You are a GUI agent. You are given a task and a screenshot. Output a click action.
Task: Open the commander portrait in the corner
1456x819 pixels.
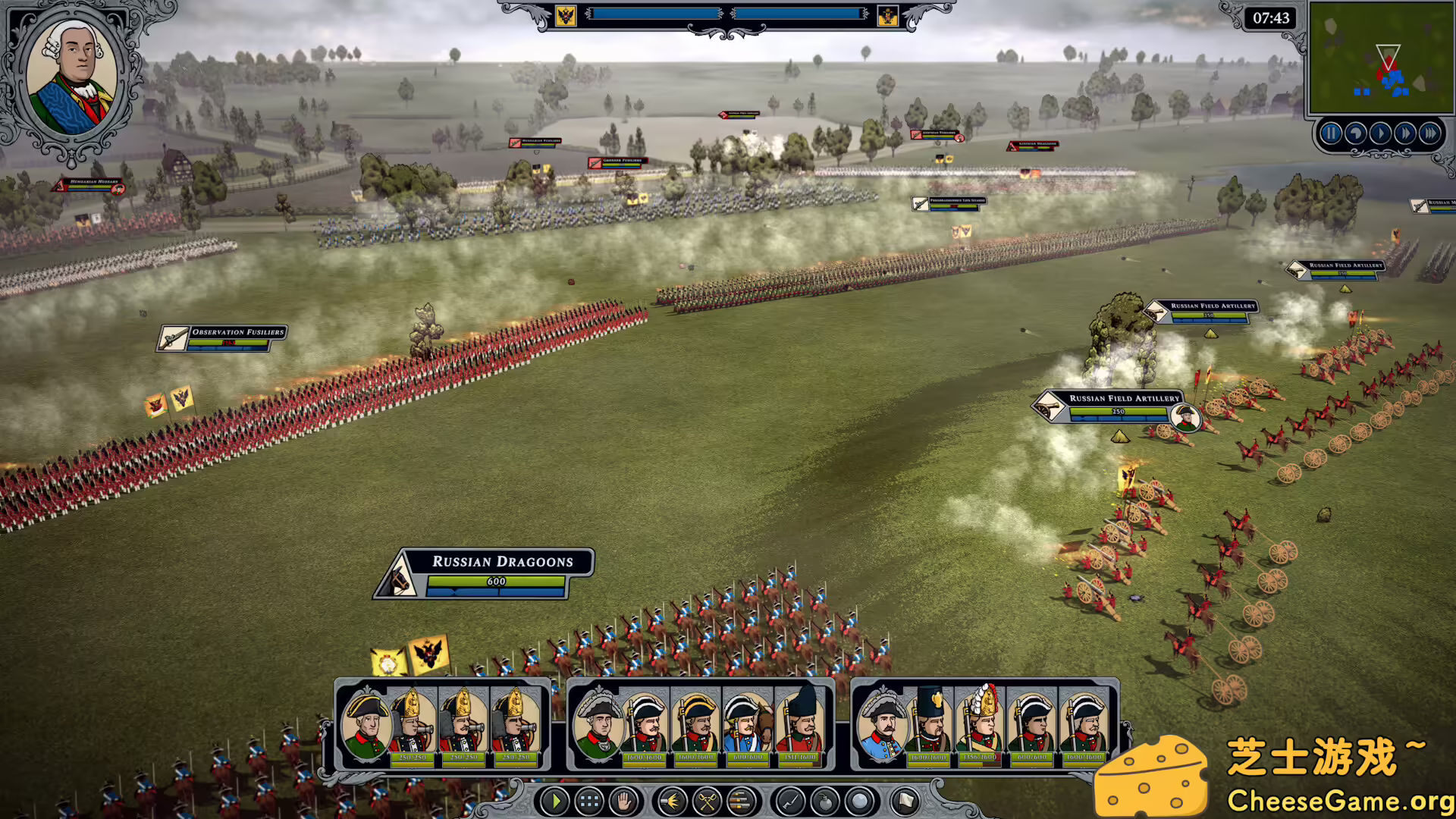(x=72, y=76)
